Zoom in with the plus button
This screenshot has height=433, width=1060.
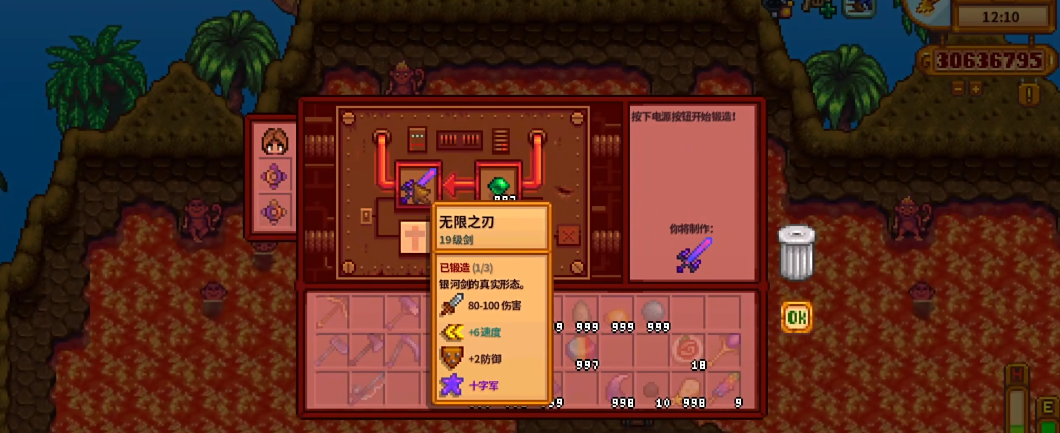click(976, 88)
